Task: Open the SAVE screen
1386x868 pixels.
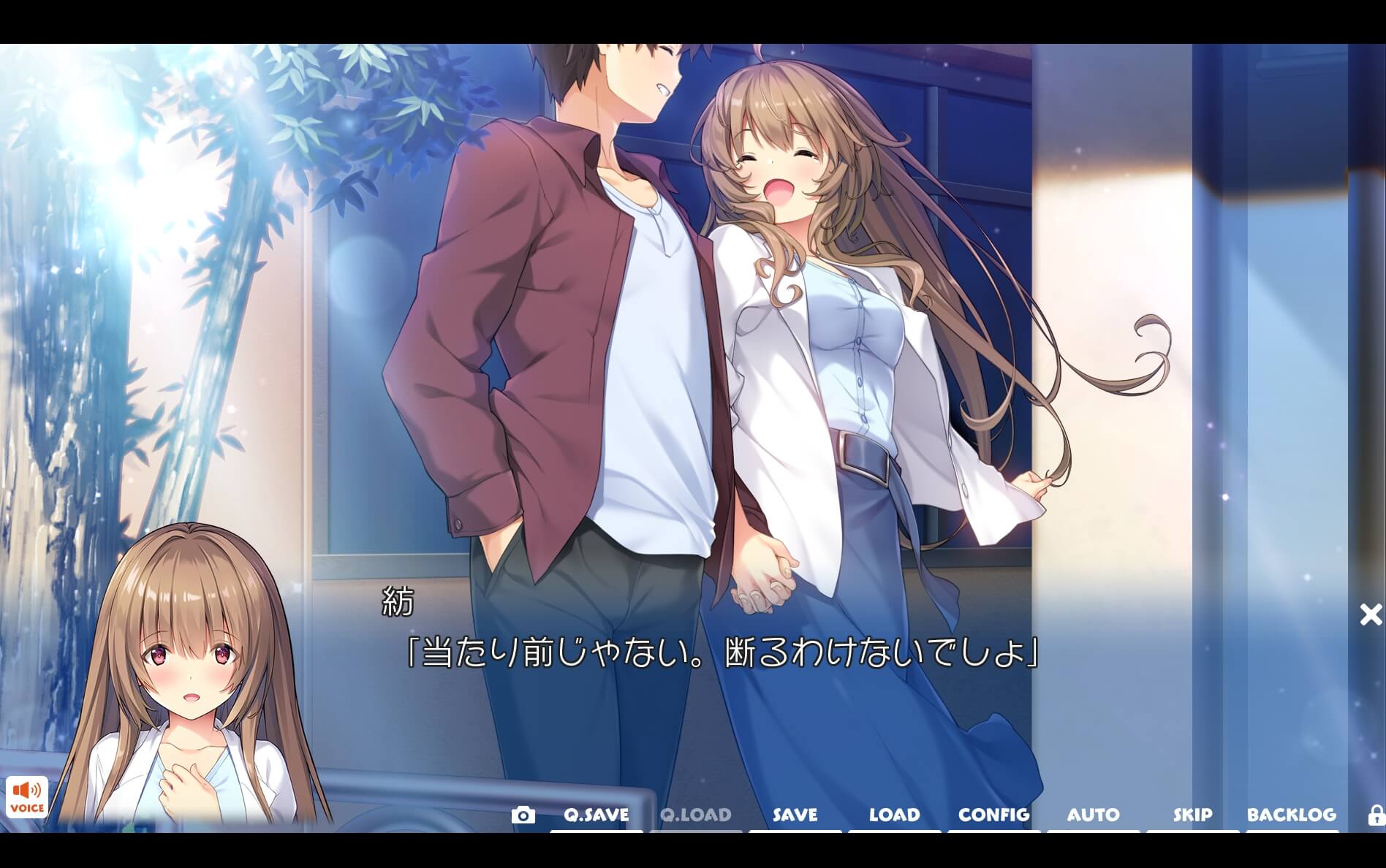Action: pos(793,815)
